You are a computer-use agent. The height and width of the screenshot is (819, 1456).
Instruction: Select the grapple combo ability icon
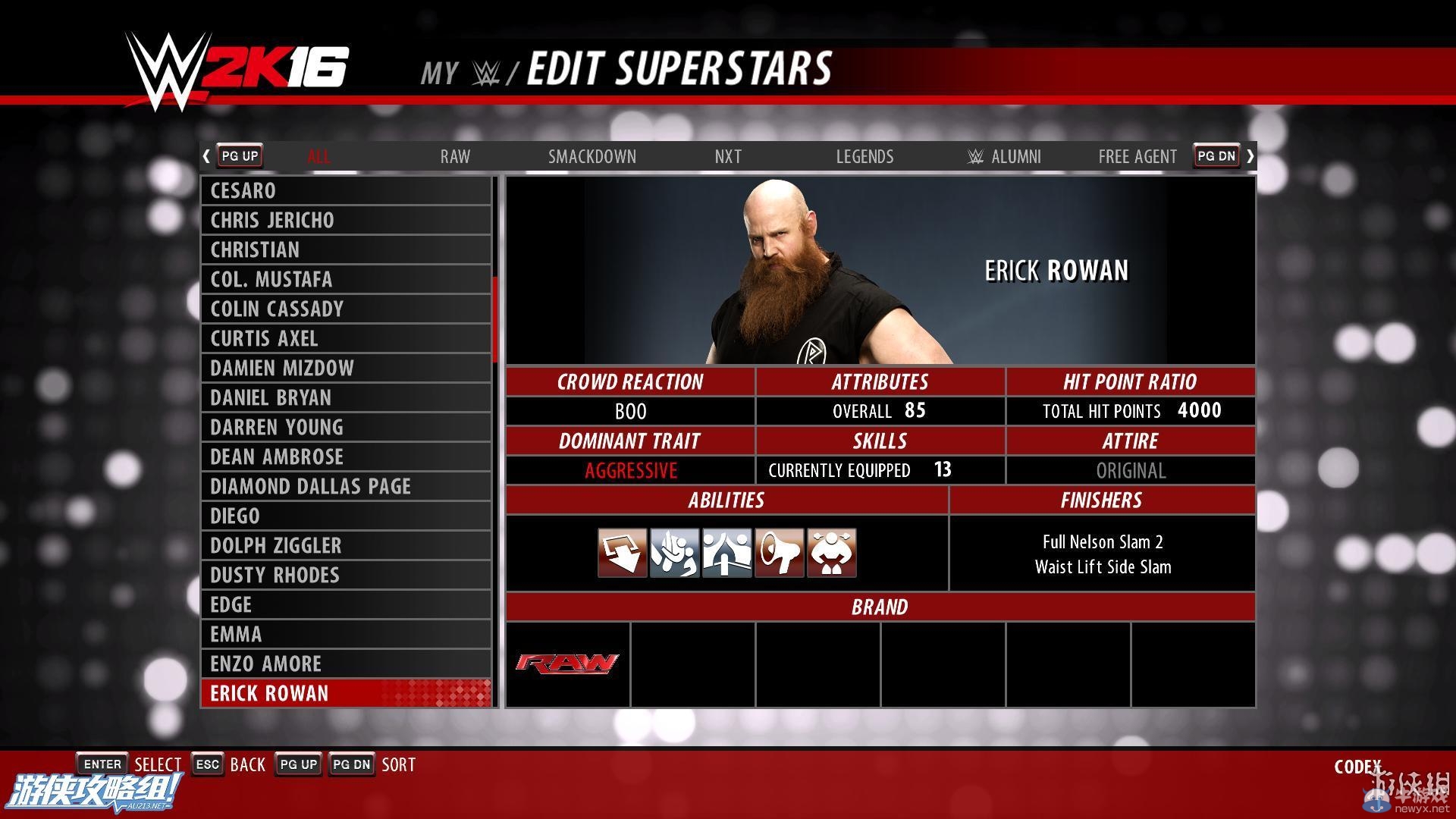(674, 553)
